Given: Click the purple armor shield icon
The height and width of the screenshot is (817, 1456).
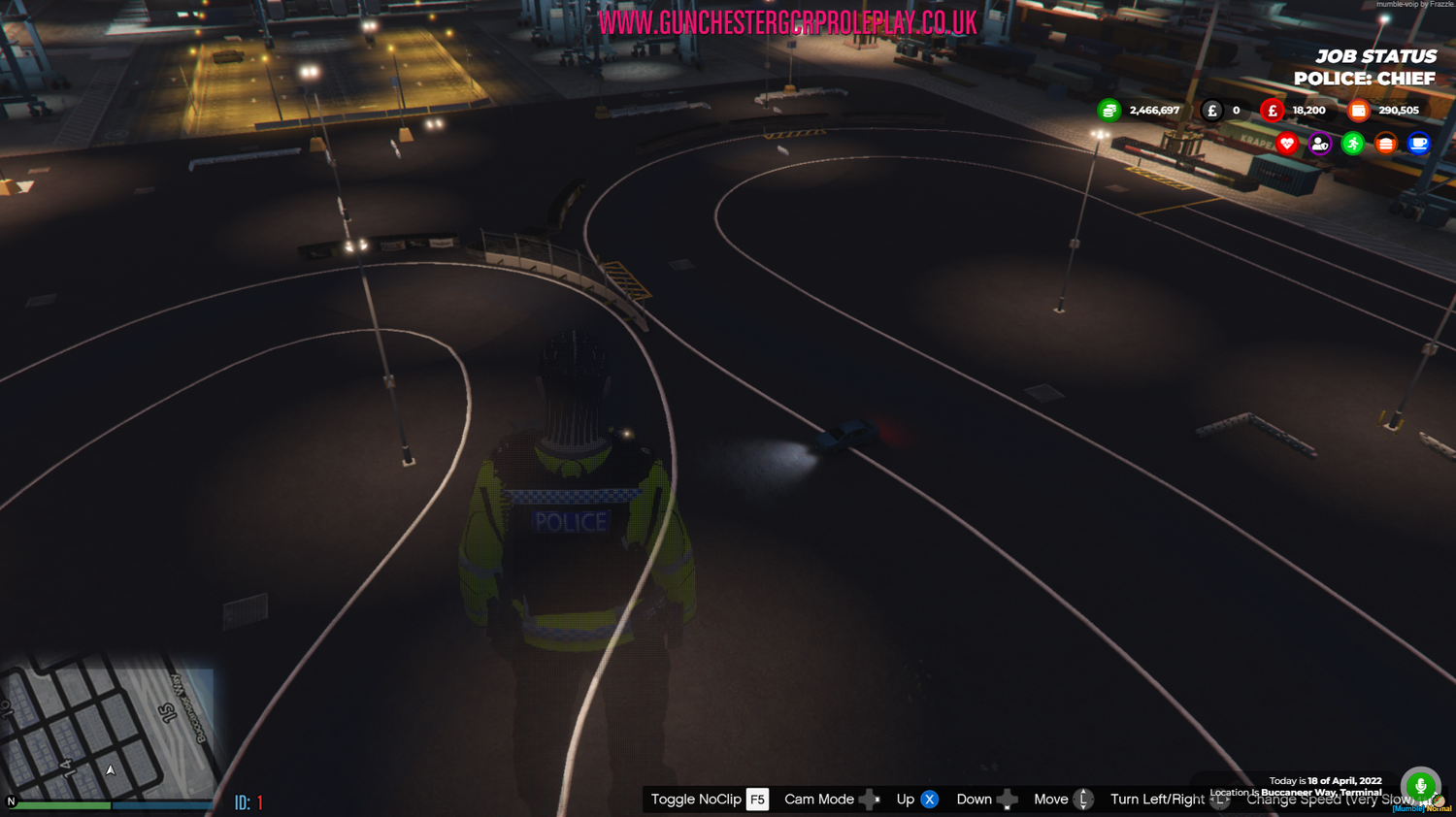Looking at the screenshot, I should click(1319, 144).
